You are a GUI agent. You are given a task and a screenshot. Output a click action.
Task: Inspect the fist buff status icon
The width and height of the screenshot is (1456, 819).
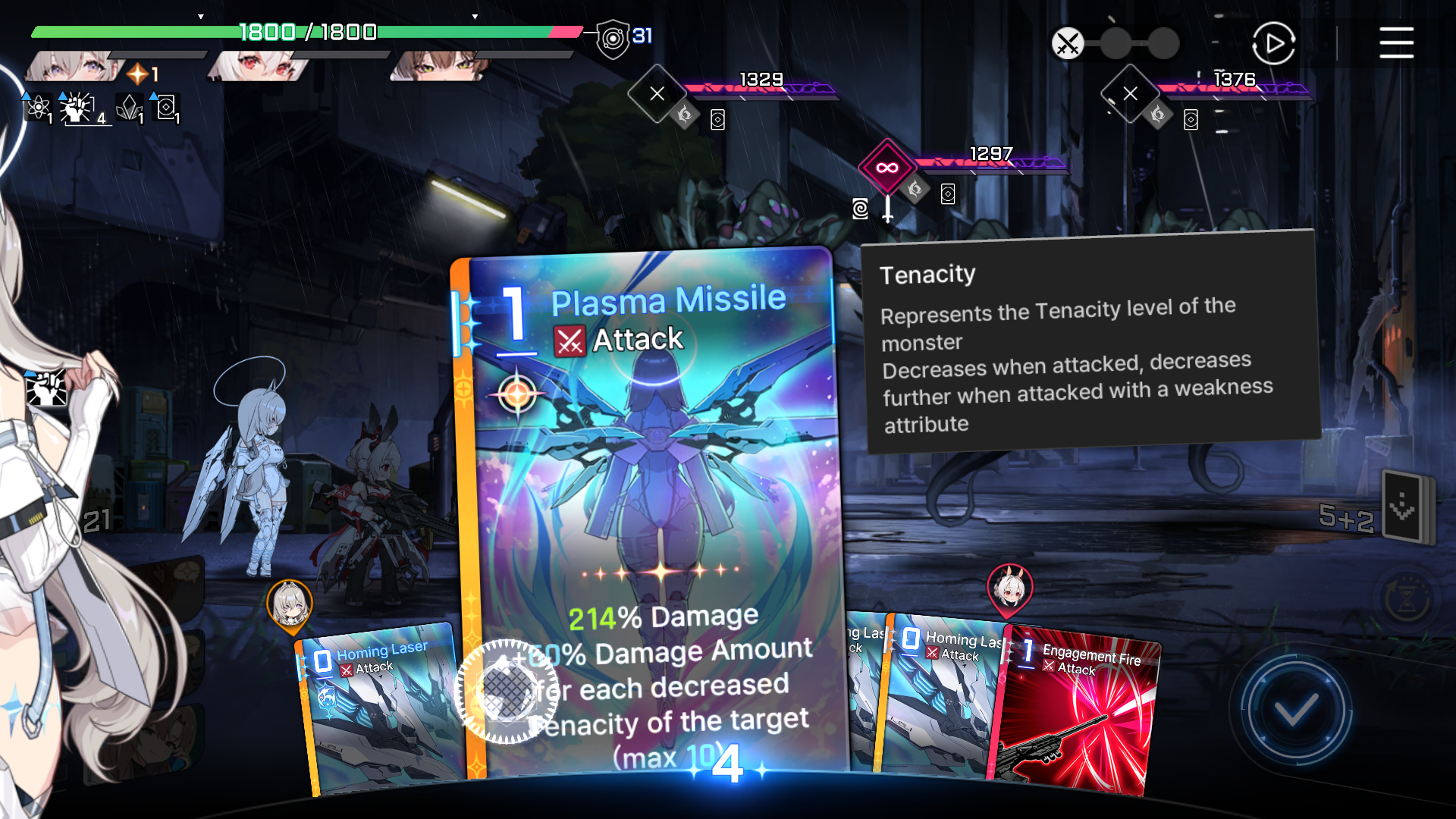(x=77, y=108)
